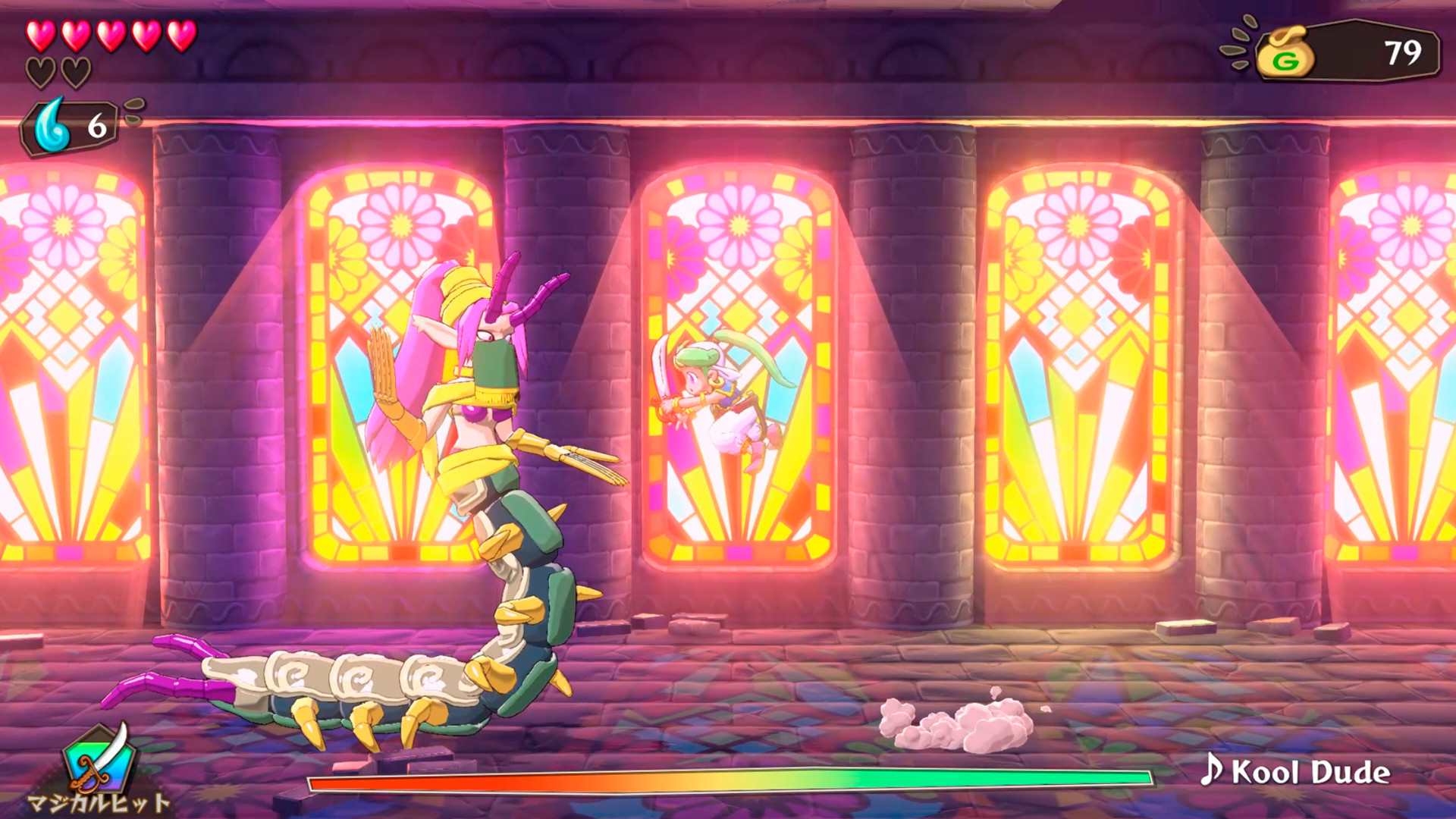Image resolution: width=1456 pixels, height=819 pixels.
Task: Click the boss health bar at the bottom
Action: coord(728,779)
